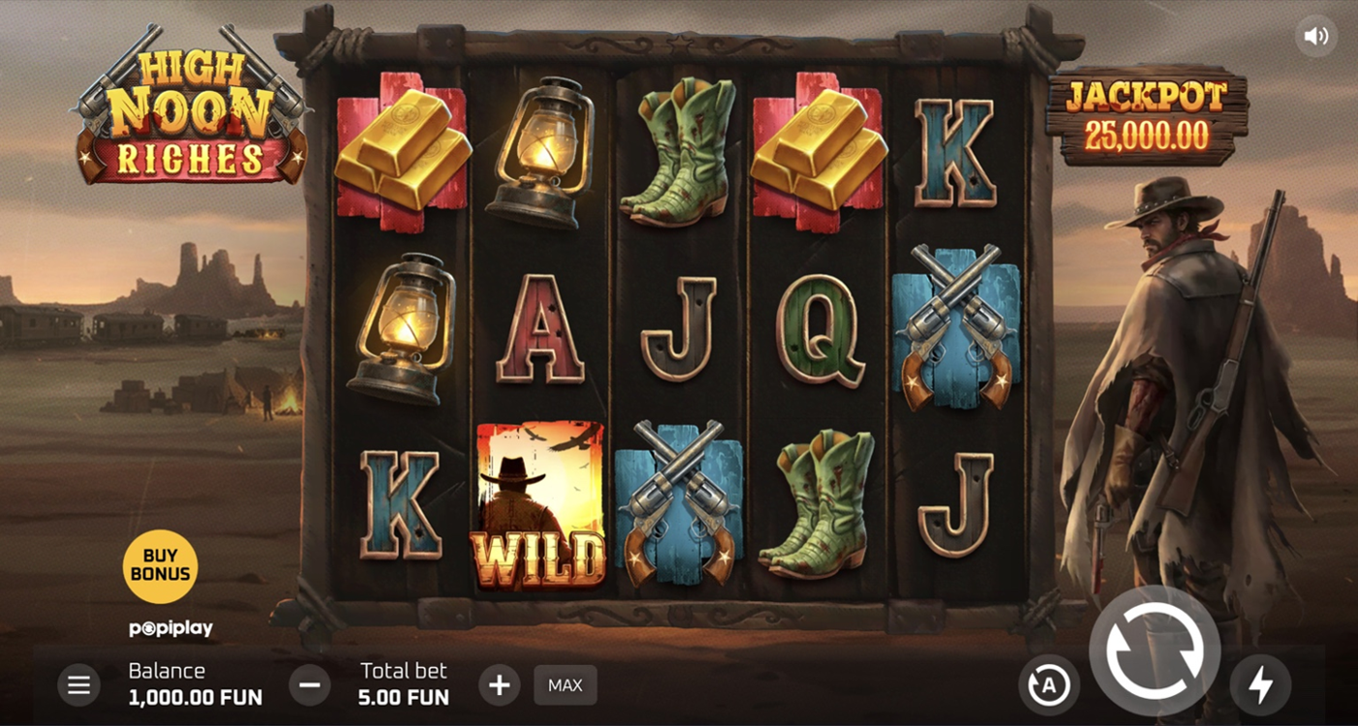The image size is (1358, 726).
Task: Set maximum bet with the MAX button
Action: [x=565, y=685]
